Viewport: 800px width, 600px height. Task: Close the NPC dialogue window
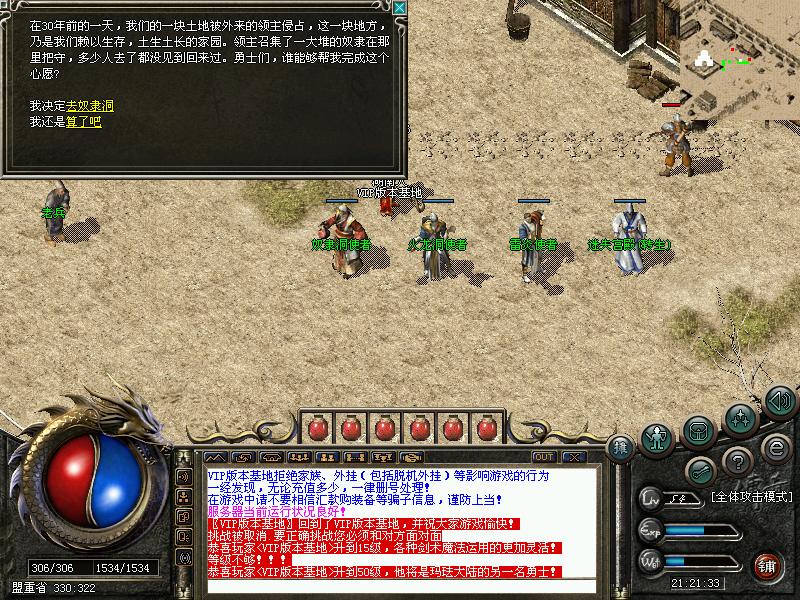(399, 8)
